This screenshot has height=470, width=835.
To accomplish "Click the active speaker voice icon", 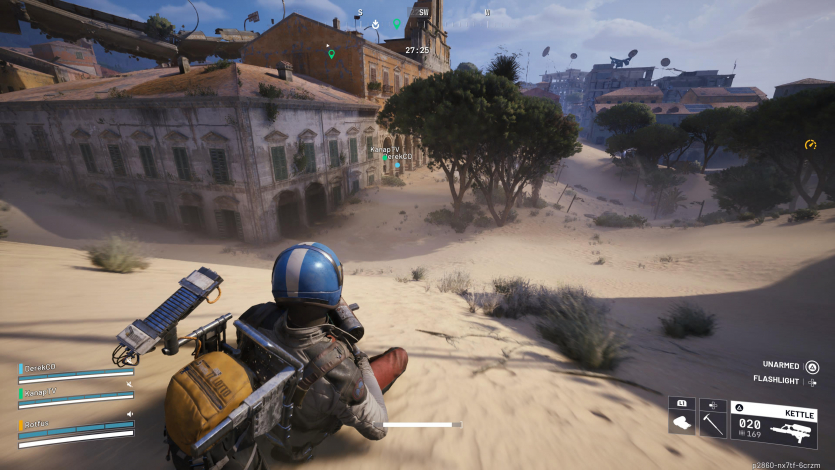I will (x=129, y=414).
